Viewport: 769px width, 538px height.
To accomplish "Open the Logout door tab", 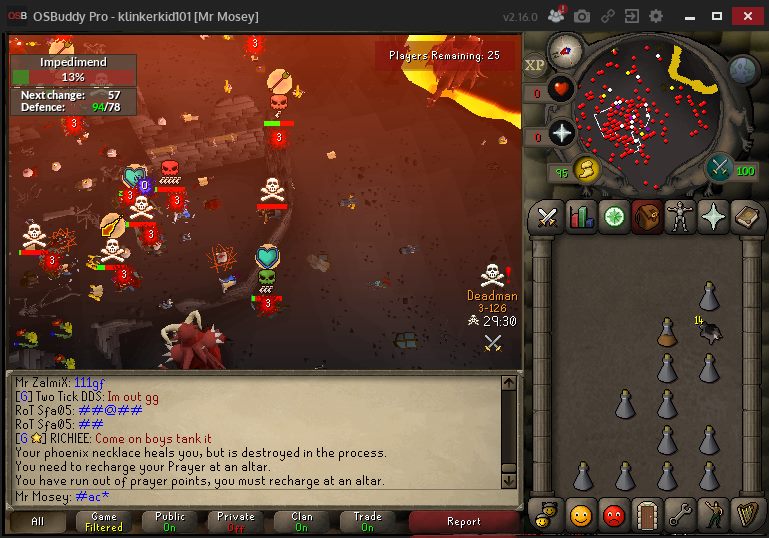I will [647, 515].
